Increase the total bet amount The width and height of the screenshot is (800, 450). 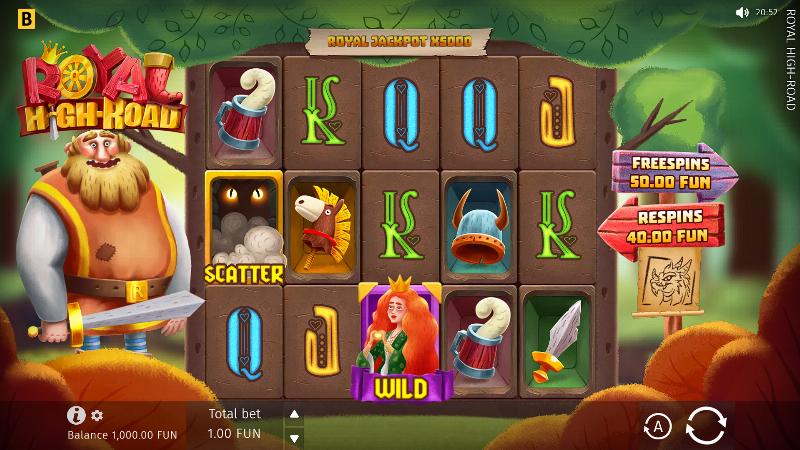(294, 414)
